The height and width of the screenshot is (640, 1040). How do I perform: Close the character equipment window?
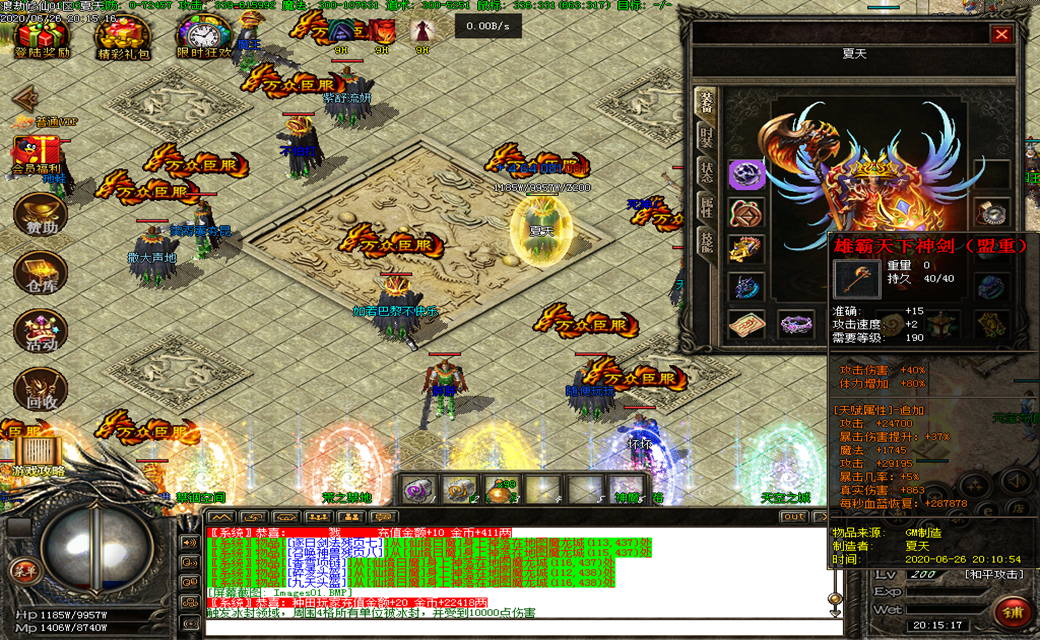[x=1001, y=35]
